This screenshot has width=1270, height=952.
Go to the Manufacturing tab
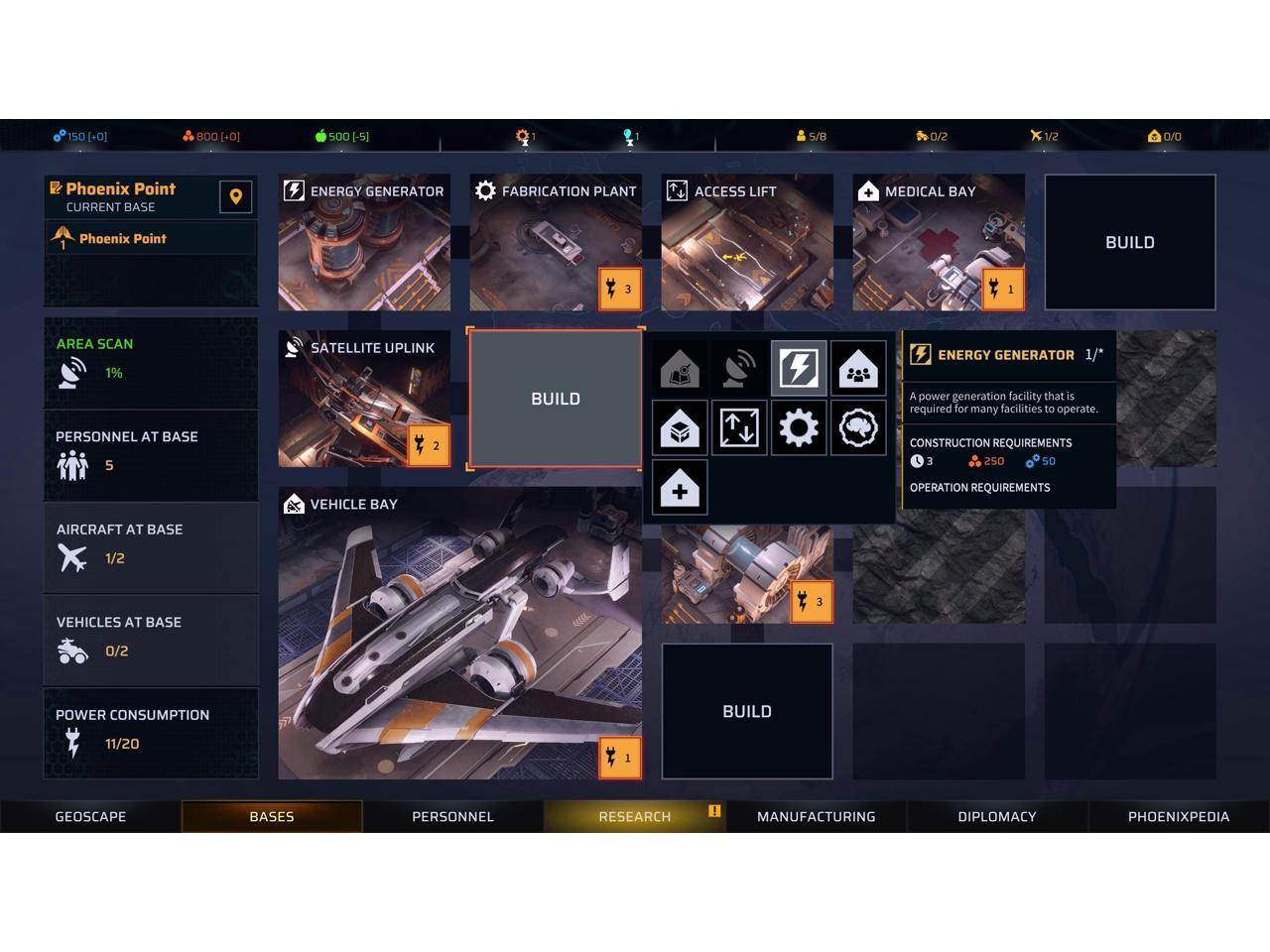816,816
